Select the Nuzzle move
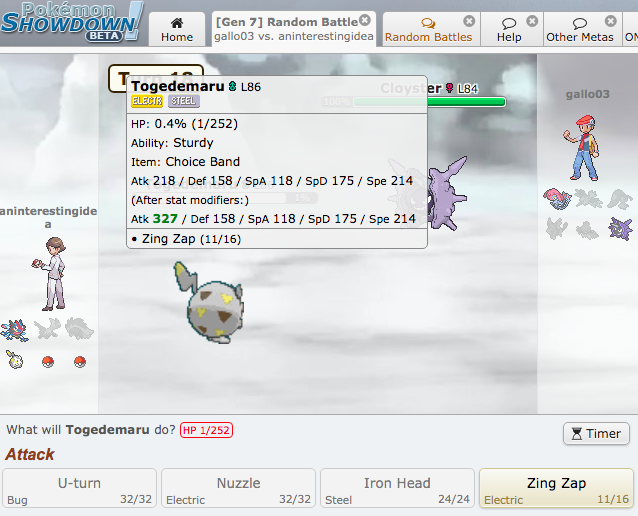The width and height of the screenshot is (638, 516). point(238,488)
